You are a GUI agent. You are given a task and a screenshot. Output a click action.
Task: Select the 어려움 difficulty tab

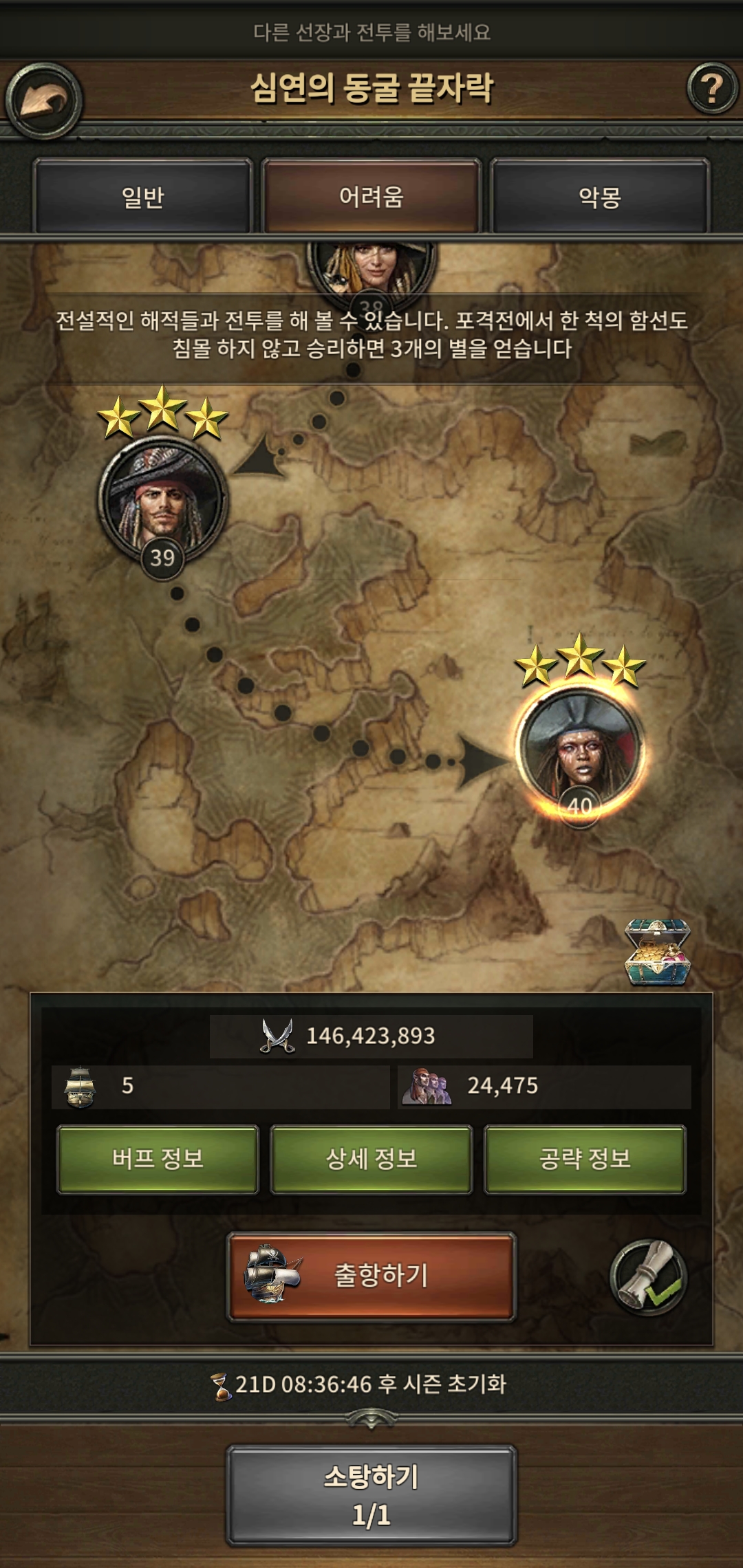(371, 197)
